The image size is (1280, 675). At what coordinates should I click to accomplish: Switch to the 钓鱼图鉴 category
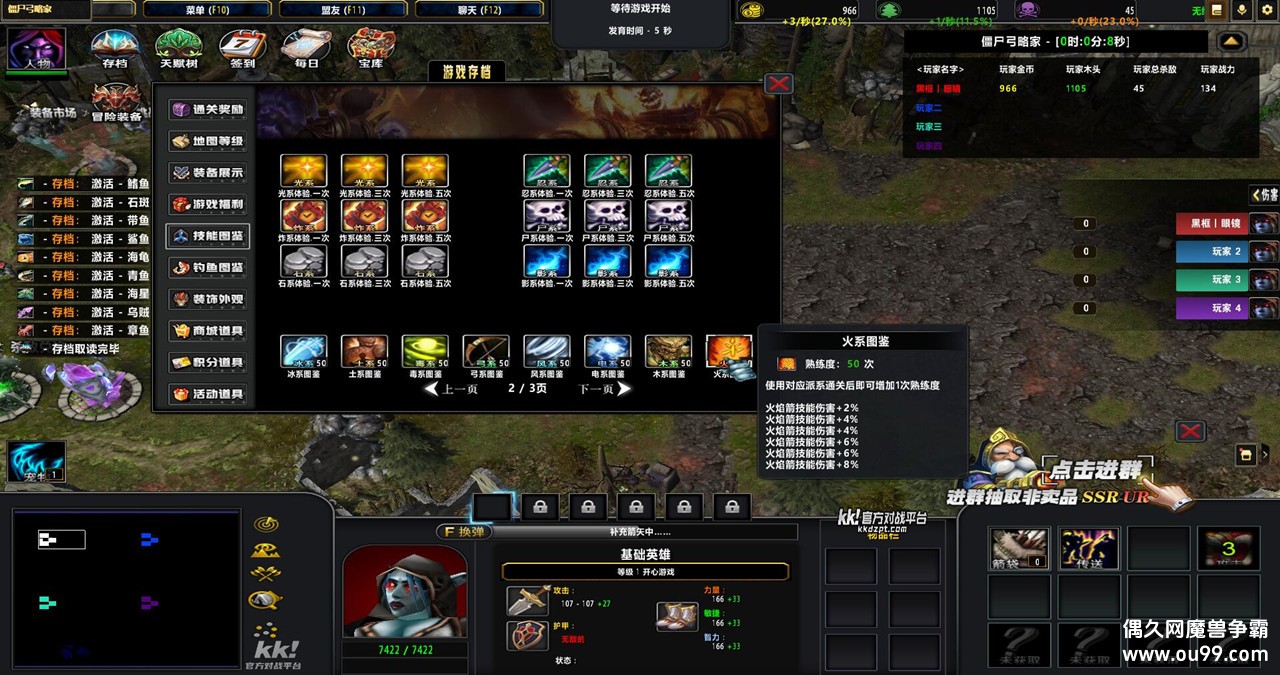click(208, 268)
